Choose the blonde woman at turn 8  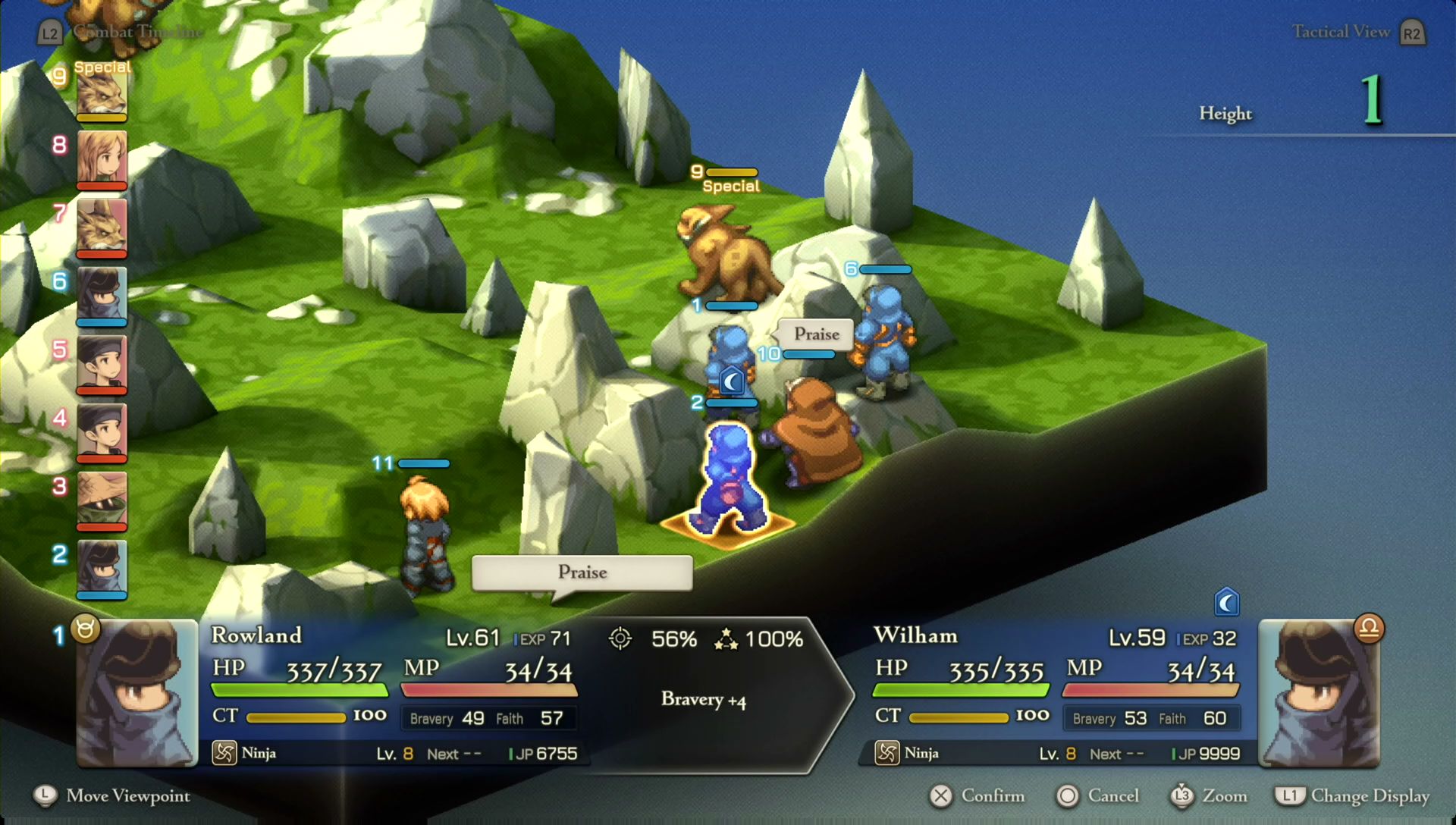(102, 158)
